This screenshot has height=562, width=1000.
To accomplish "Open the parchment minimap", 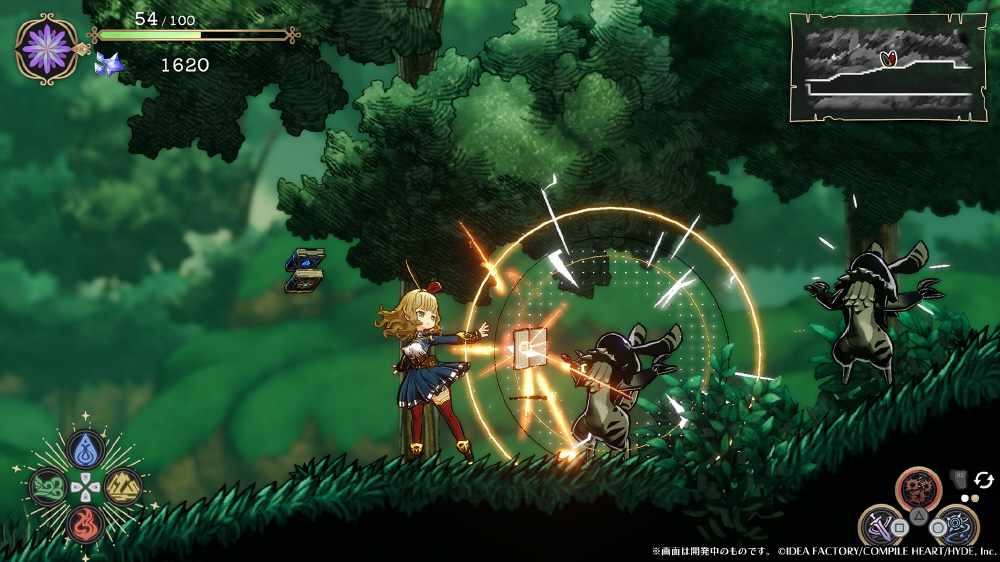I will pyautogui.click(x=888, y=67).
